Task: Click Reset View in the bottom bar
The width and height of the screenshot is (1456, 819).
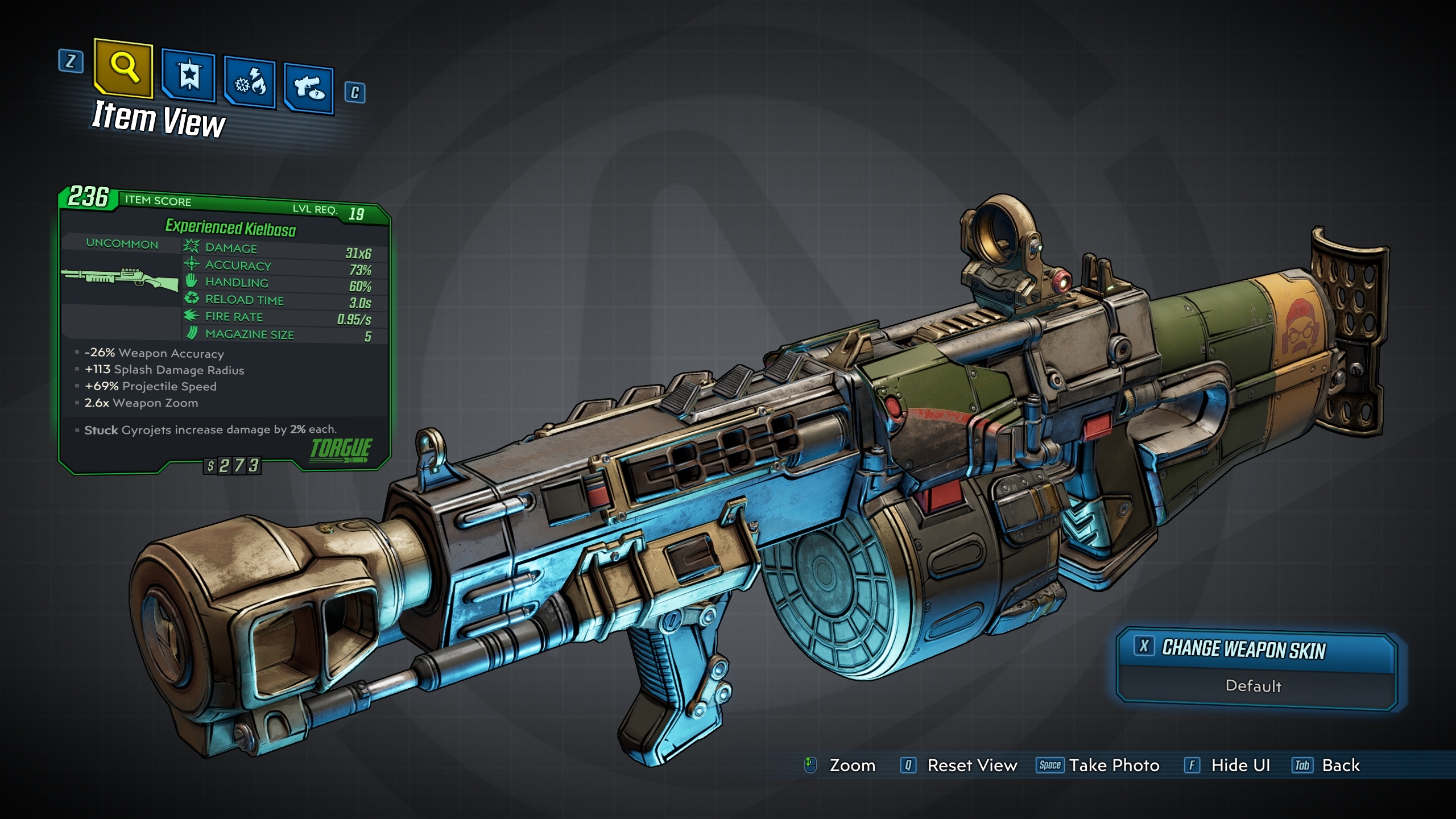Action: click(x=971, y=766)
